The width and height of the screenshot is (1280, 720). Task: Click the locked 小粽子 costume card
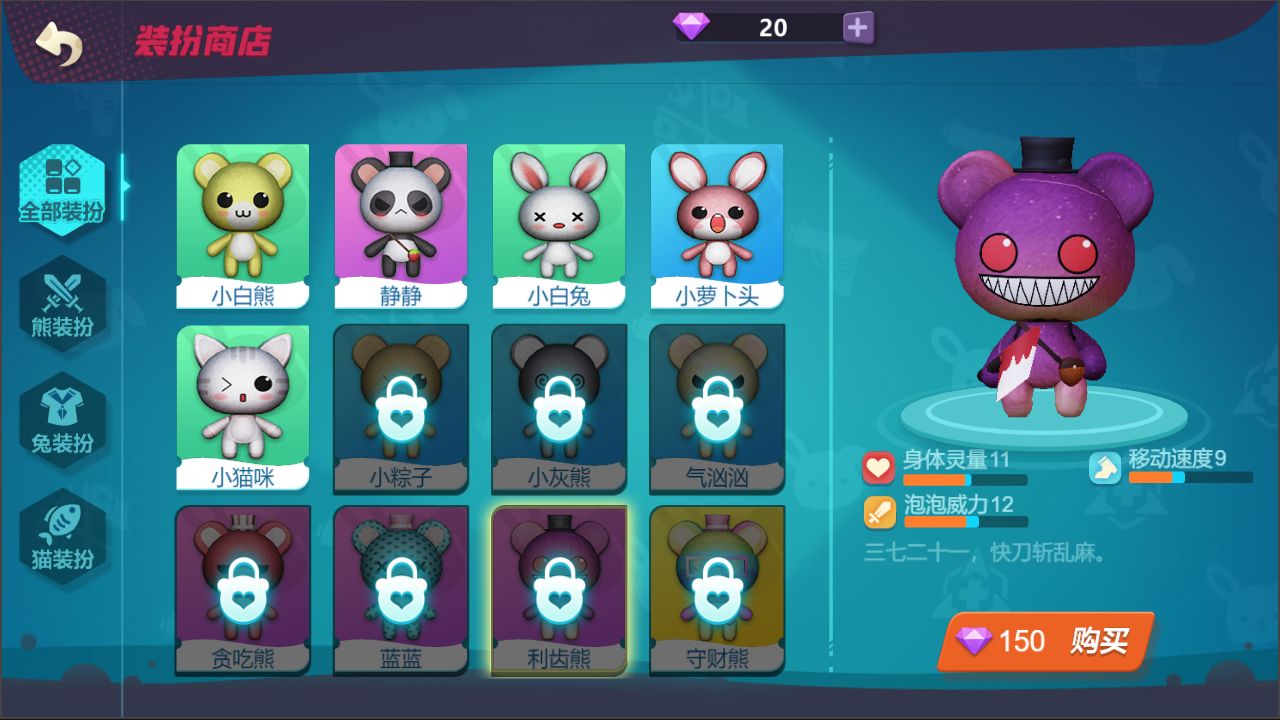(x=401, y=407)
